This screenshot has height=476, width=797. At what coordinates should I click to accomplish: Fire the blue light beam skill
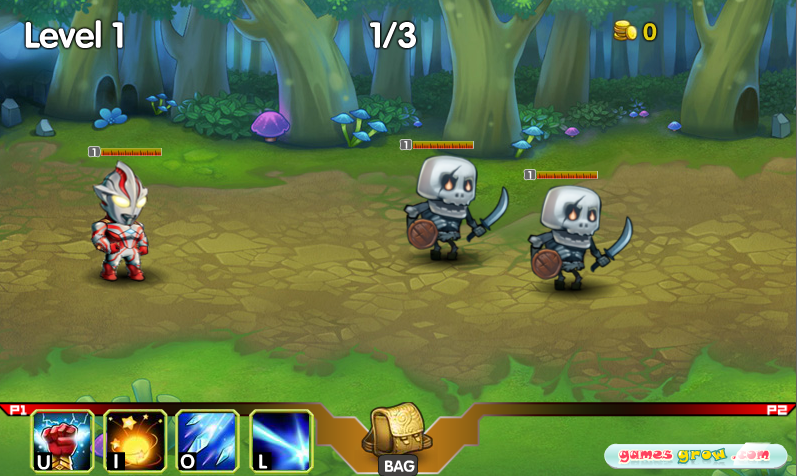[281, 440]
